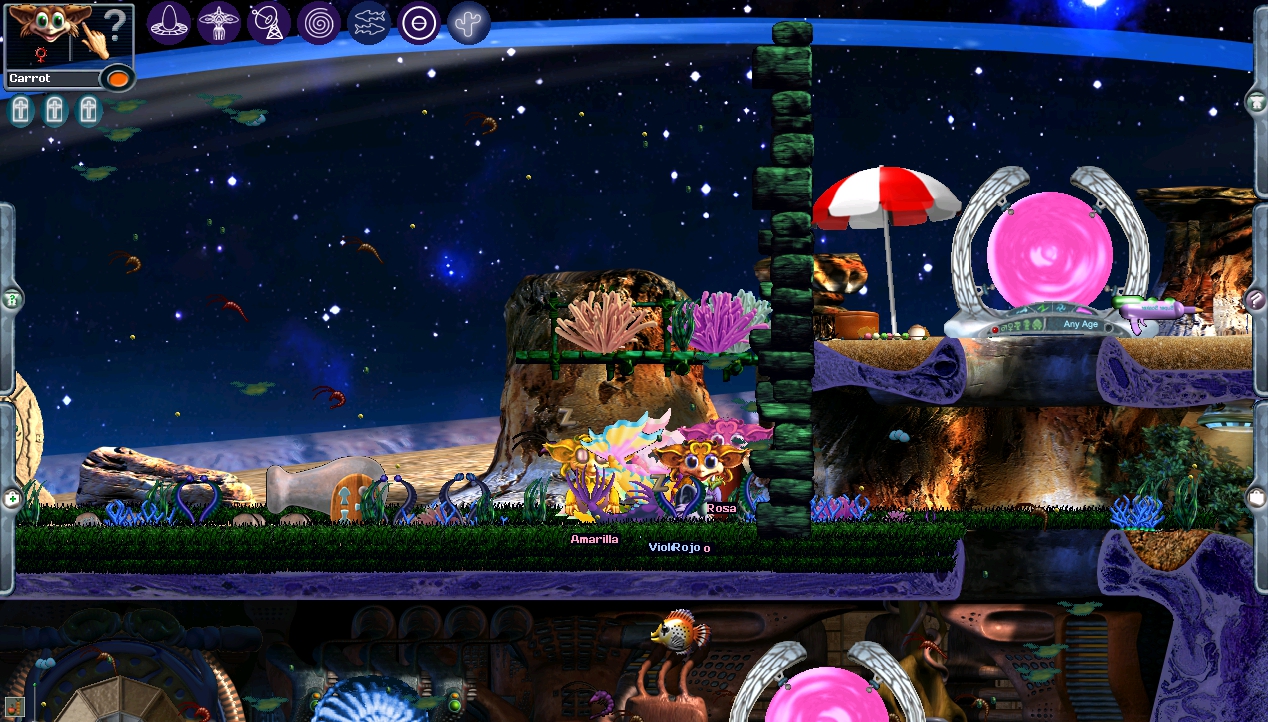Select the cactus favourite place icon

(469, 22)
